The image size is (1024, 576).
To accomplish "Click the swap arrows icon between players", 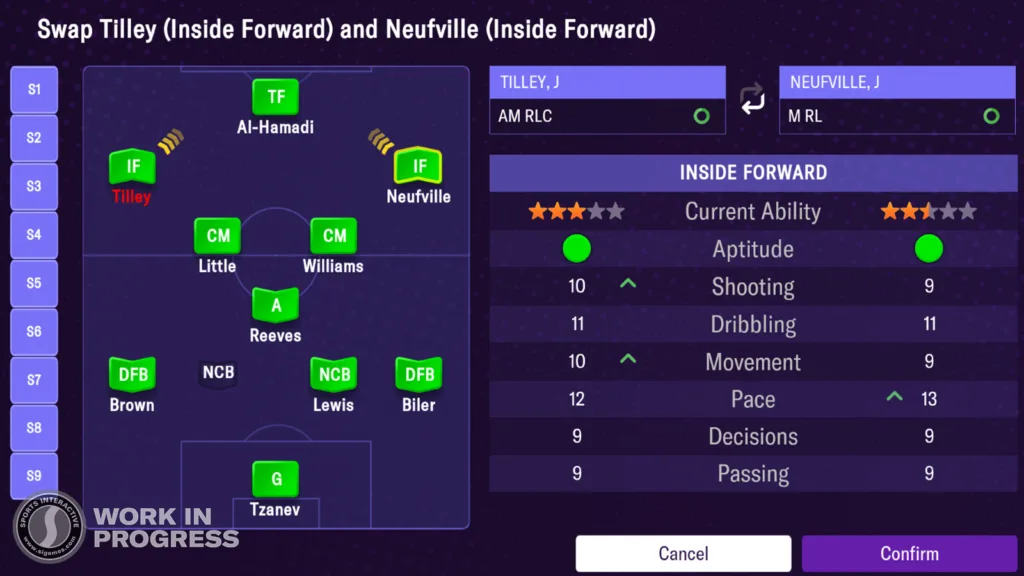I will (752, 100).
